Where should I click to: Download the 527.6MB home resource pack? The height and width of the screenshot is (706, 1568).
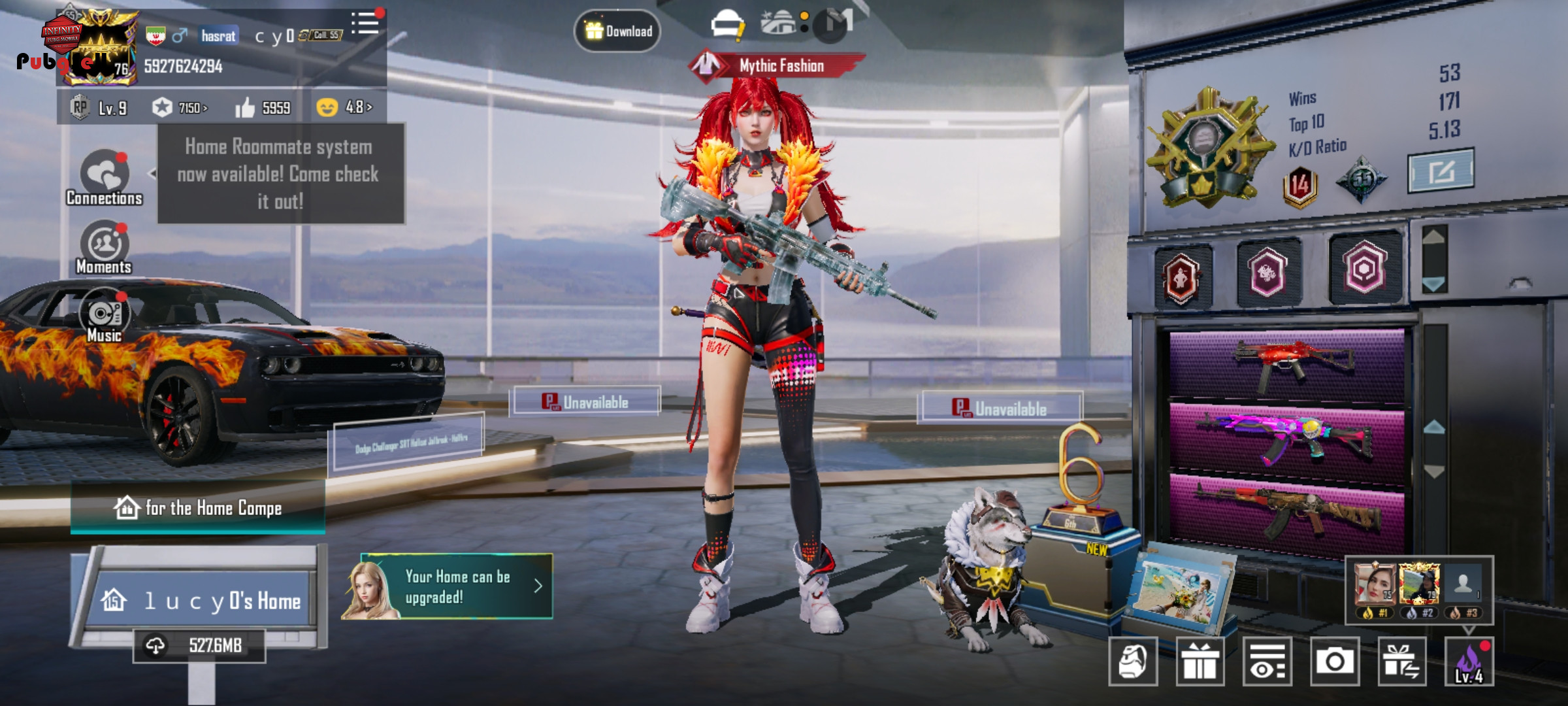pyautogui.click(x=199, y=646)
